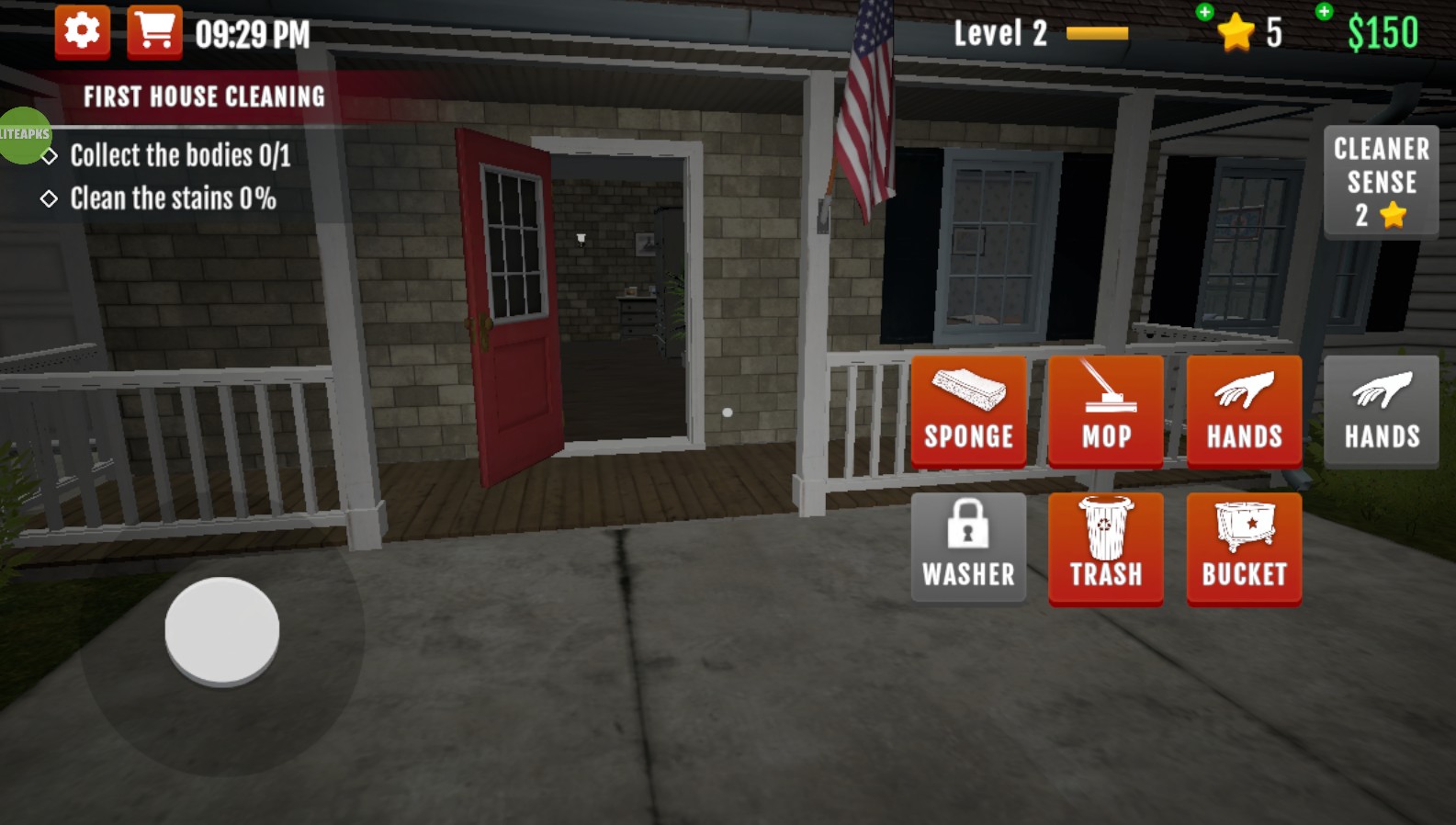
Task: Activate the Cleaner Sense ability
Action: click(1381, 182)
